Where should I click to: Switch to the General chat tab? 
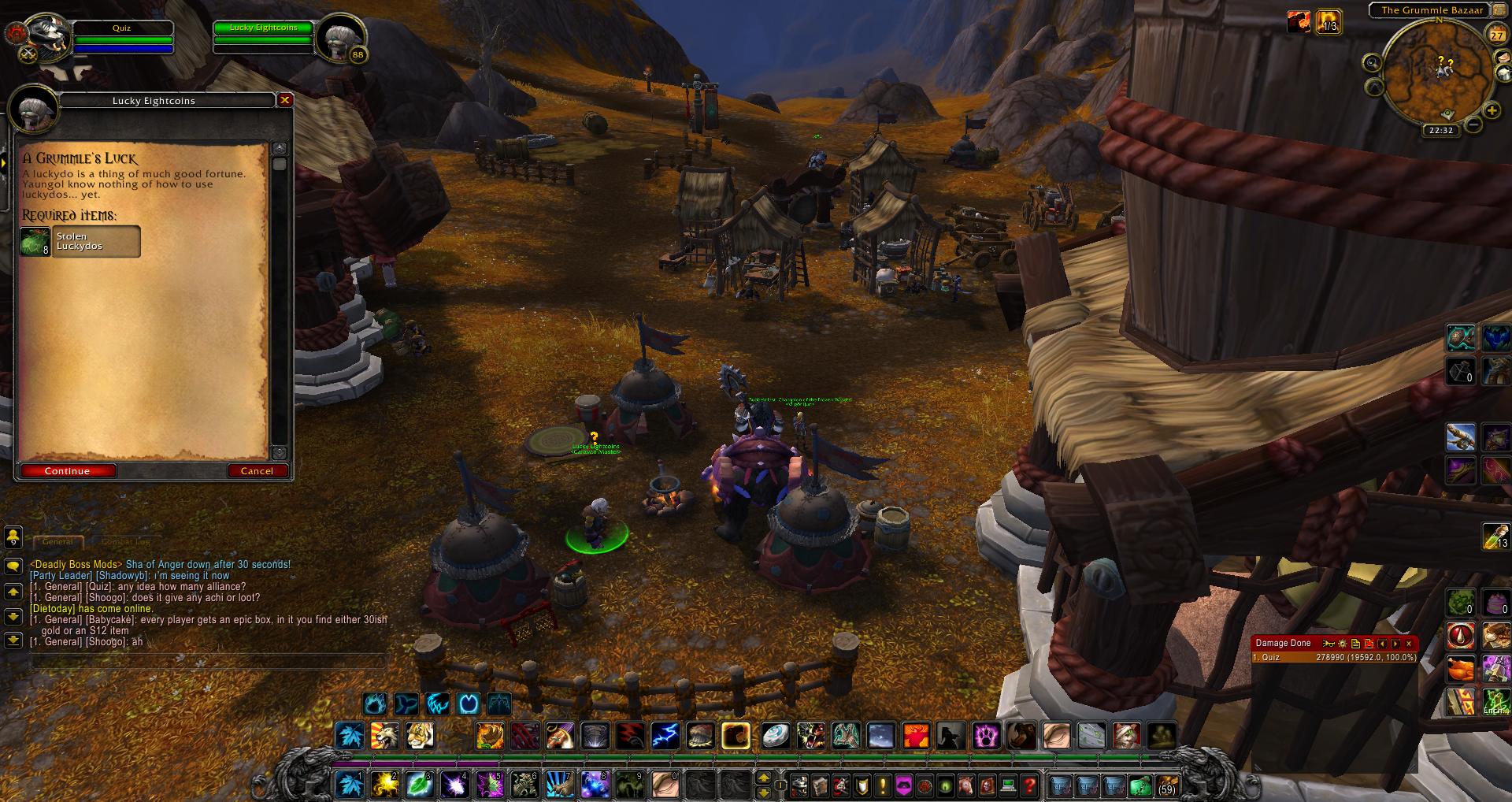[57, 542]
